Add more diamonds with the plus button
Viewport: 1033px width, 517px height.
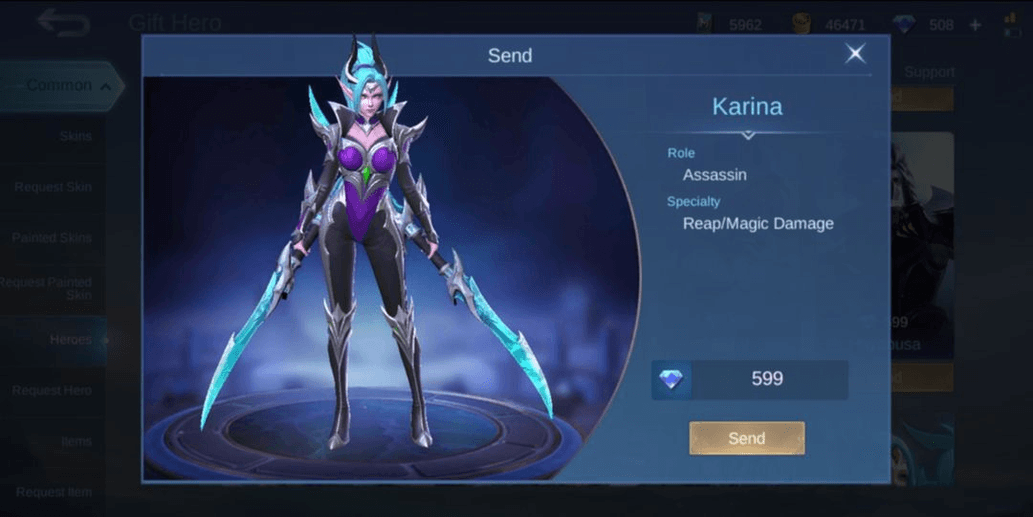[975, 25]
